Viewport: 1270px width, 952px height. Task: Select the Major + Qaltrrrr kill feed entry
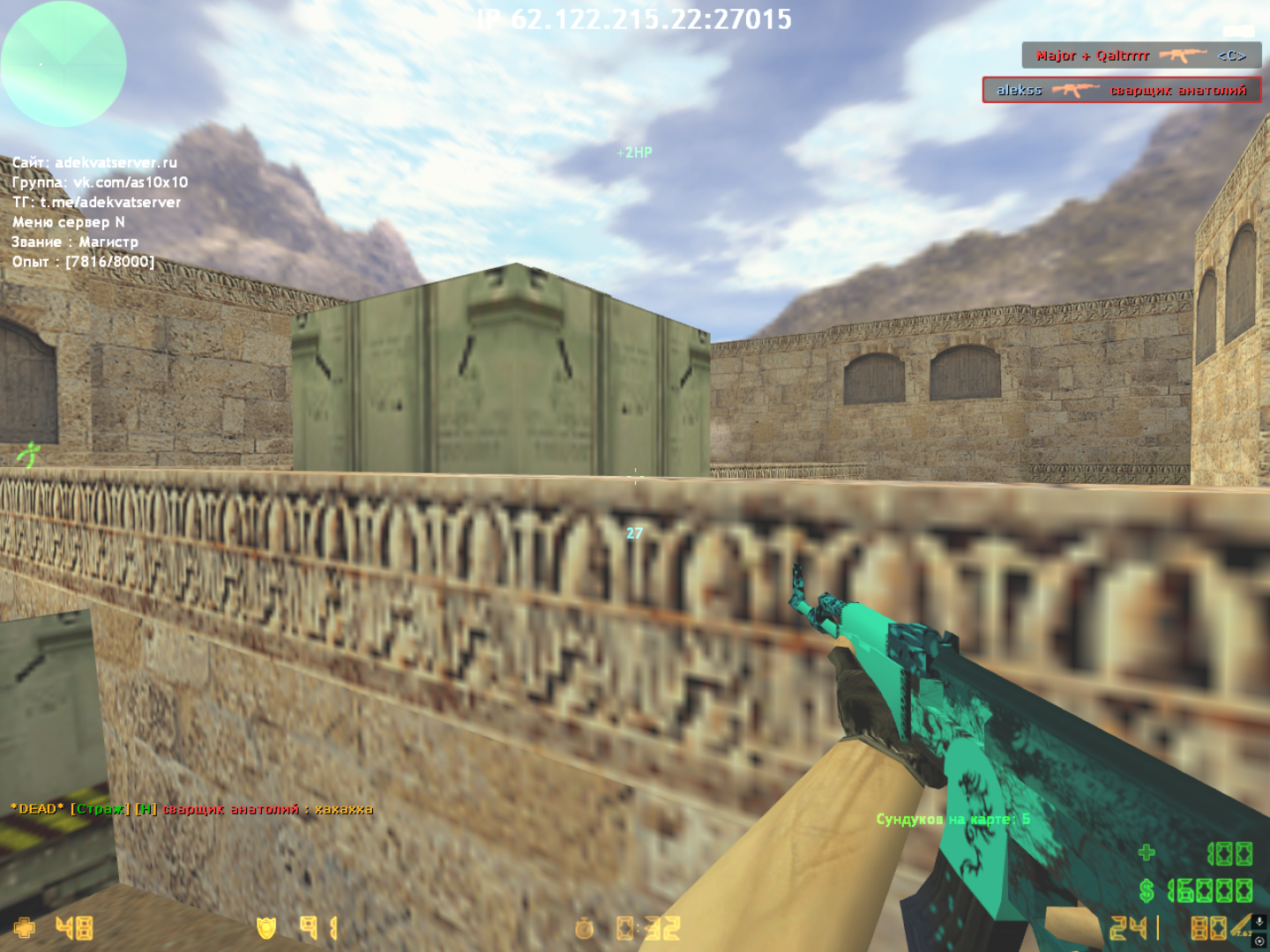pyautogui.click(x=1140, y=56)
